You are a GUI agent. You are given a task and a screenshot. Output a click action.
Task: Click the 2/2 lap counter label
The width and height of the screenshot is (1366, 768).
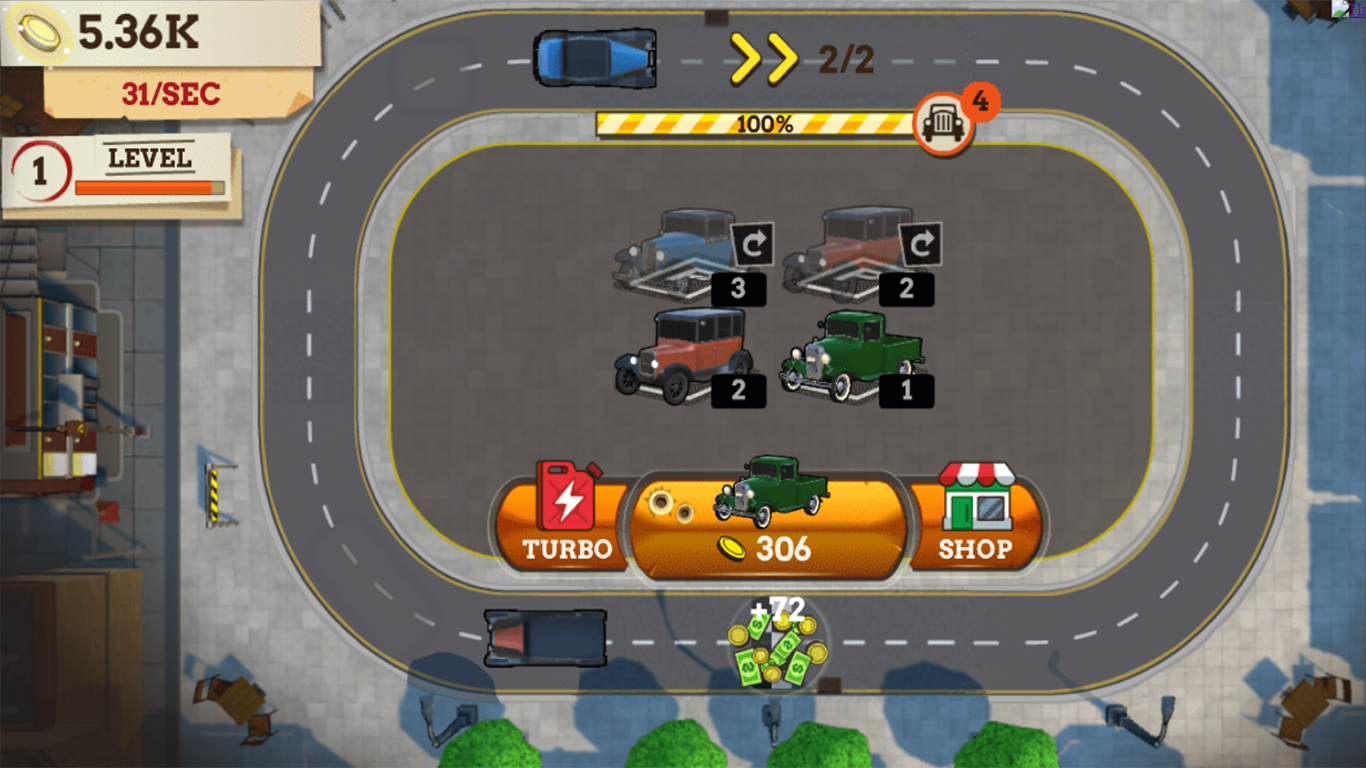tap(850, 60)
